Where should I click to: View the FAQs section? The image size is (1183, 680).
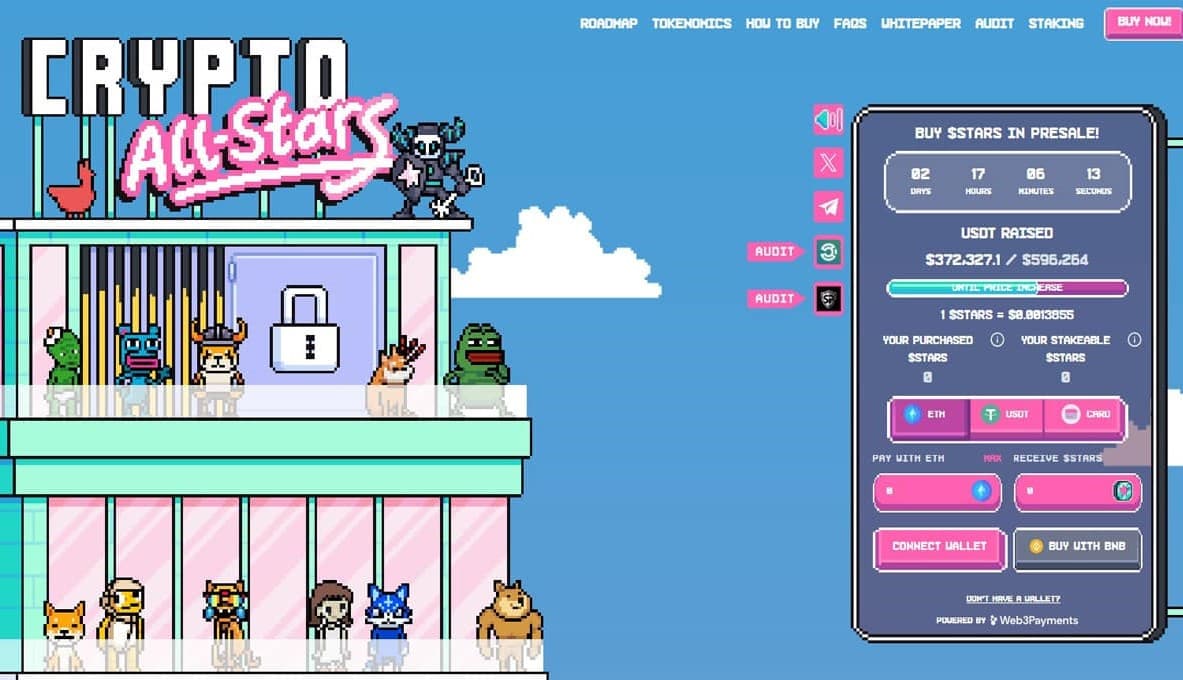pos(849,23)
